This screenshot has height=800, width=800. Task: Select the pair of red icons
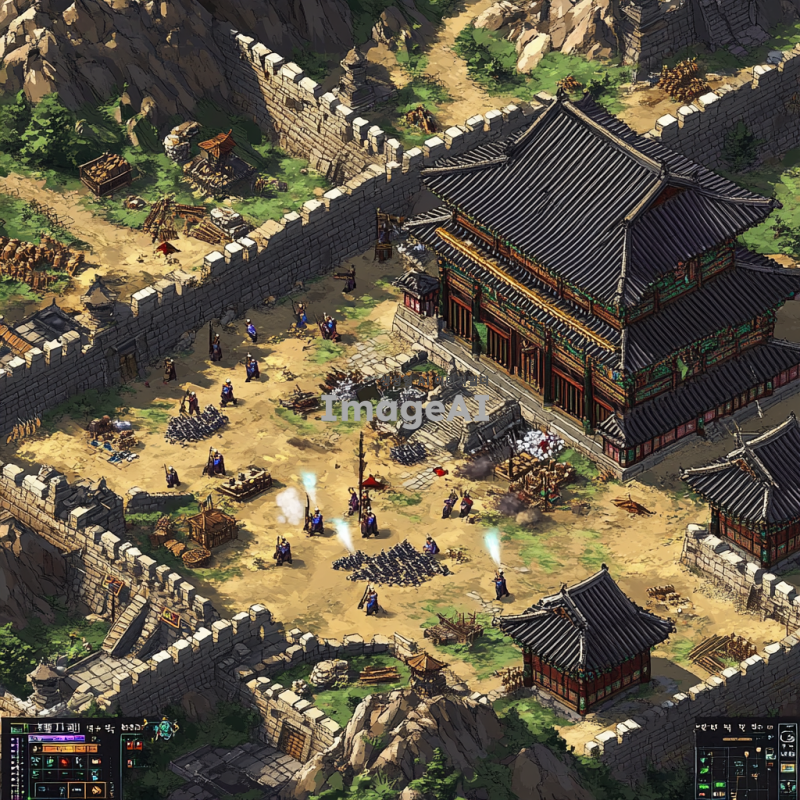tap(134, 745)
